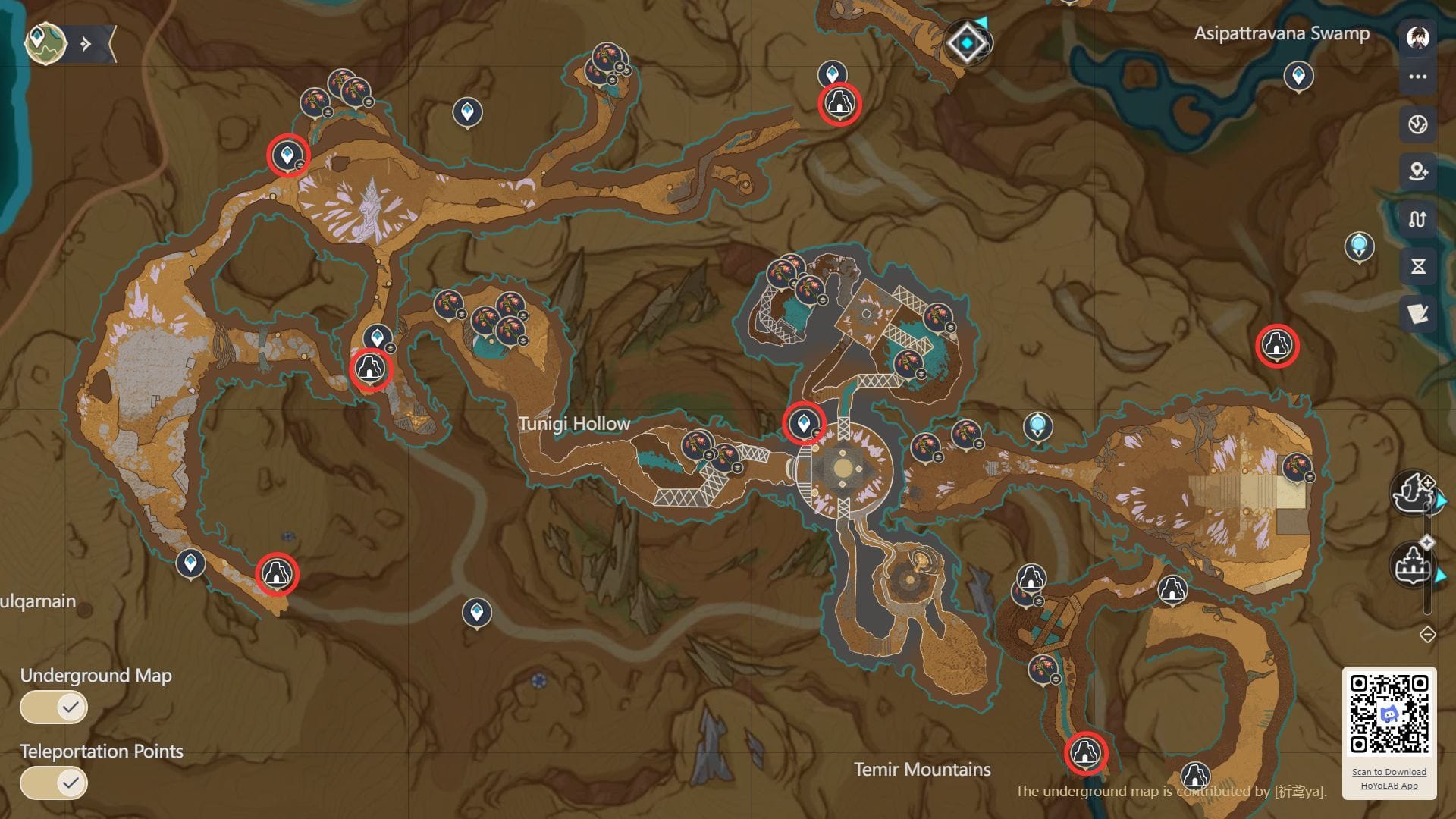Open the route planning tool
Screen dimensions: 1456x819
pos(1419,218)
